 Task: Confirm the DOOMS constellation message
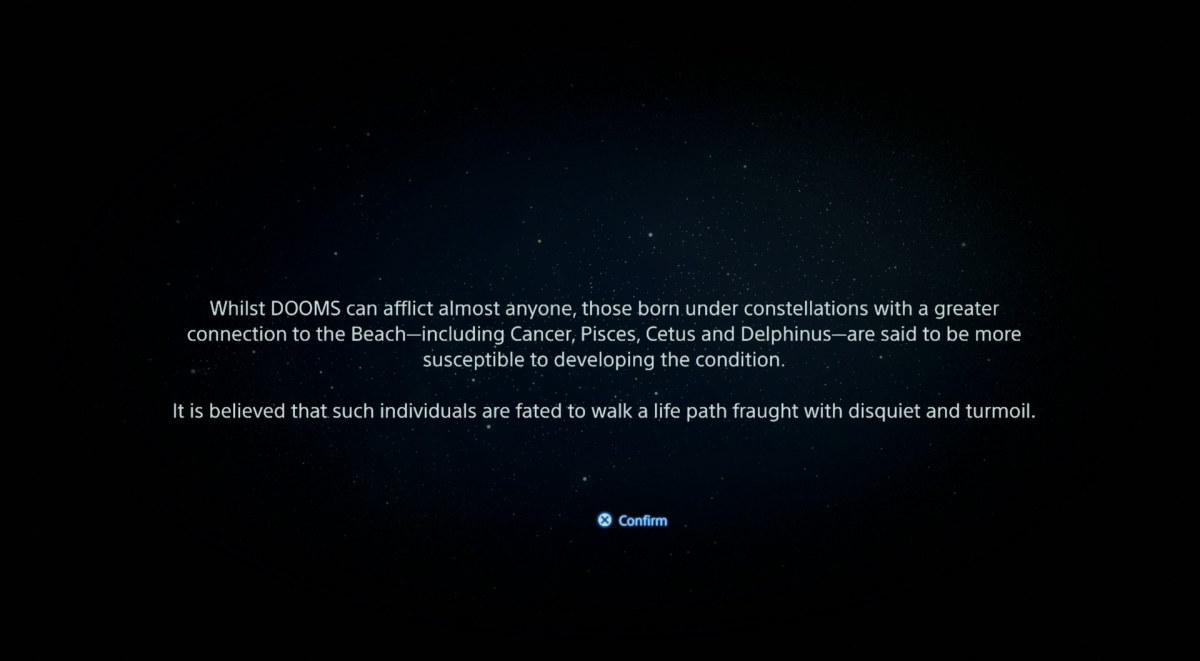632,520
